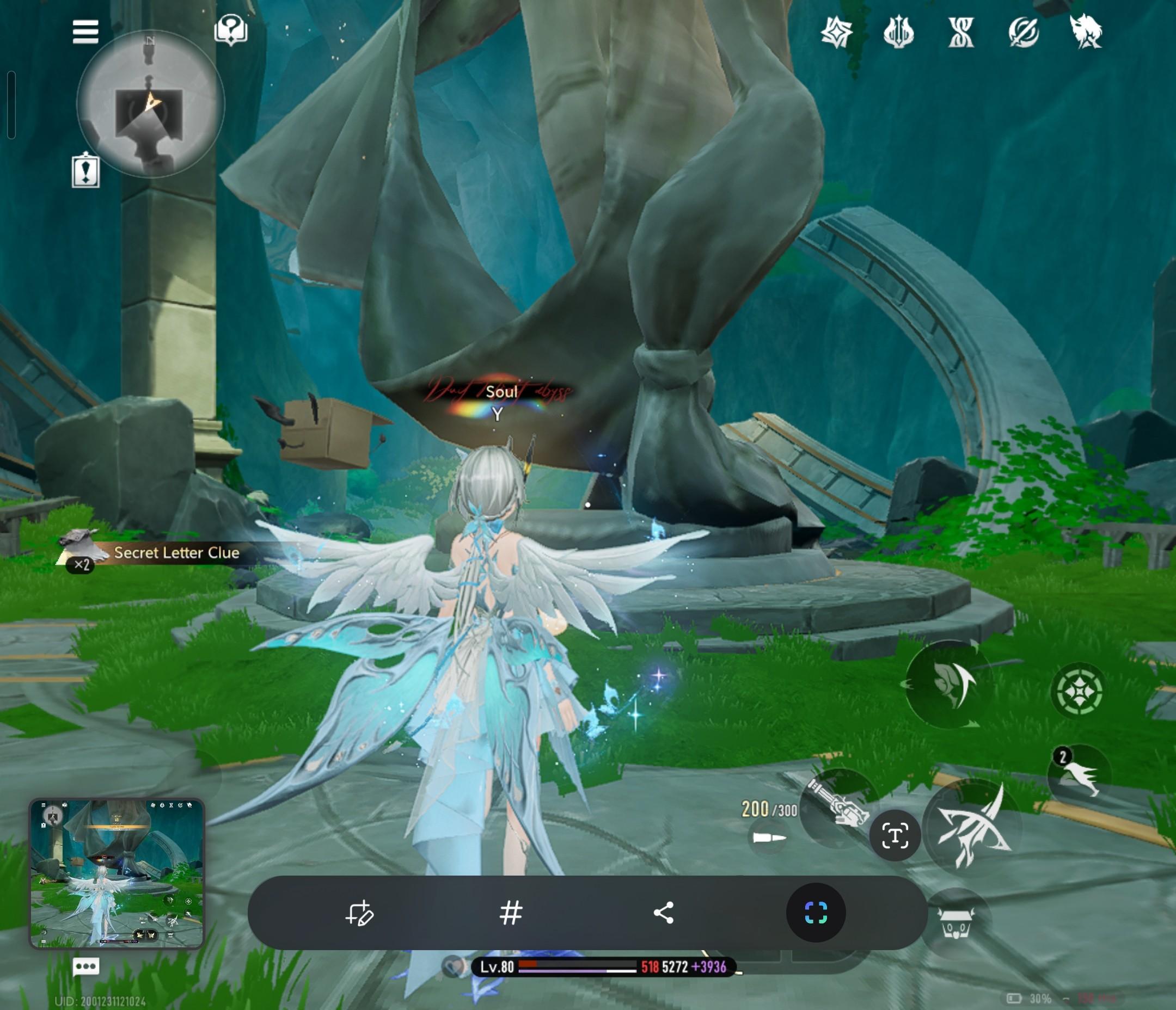This screenshot has width=1176, height=1010.
Task: Edit the screenshot with the crop-pencil tool
Action: tap(359, 913)
